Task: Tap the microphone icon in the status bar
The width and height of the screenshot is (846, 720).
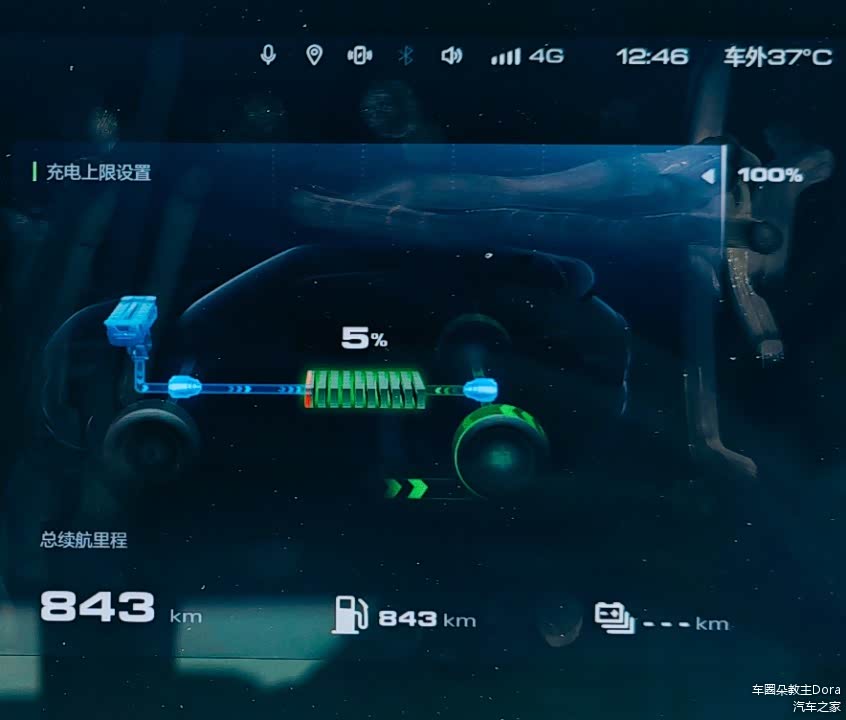Action: point(268,55)
